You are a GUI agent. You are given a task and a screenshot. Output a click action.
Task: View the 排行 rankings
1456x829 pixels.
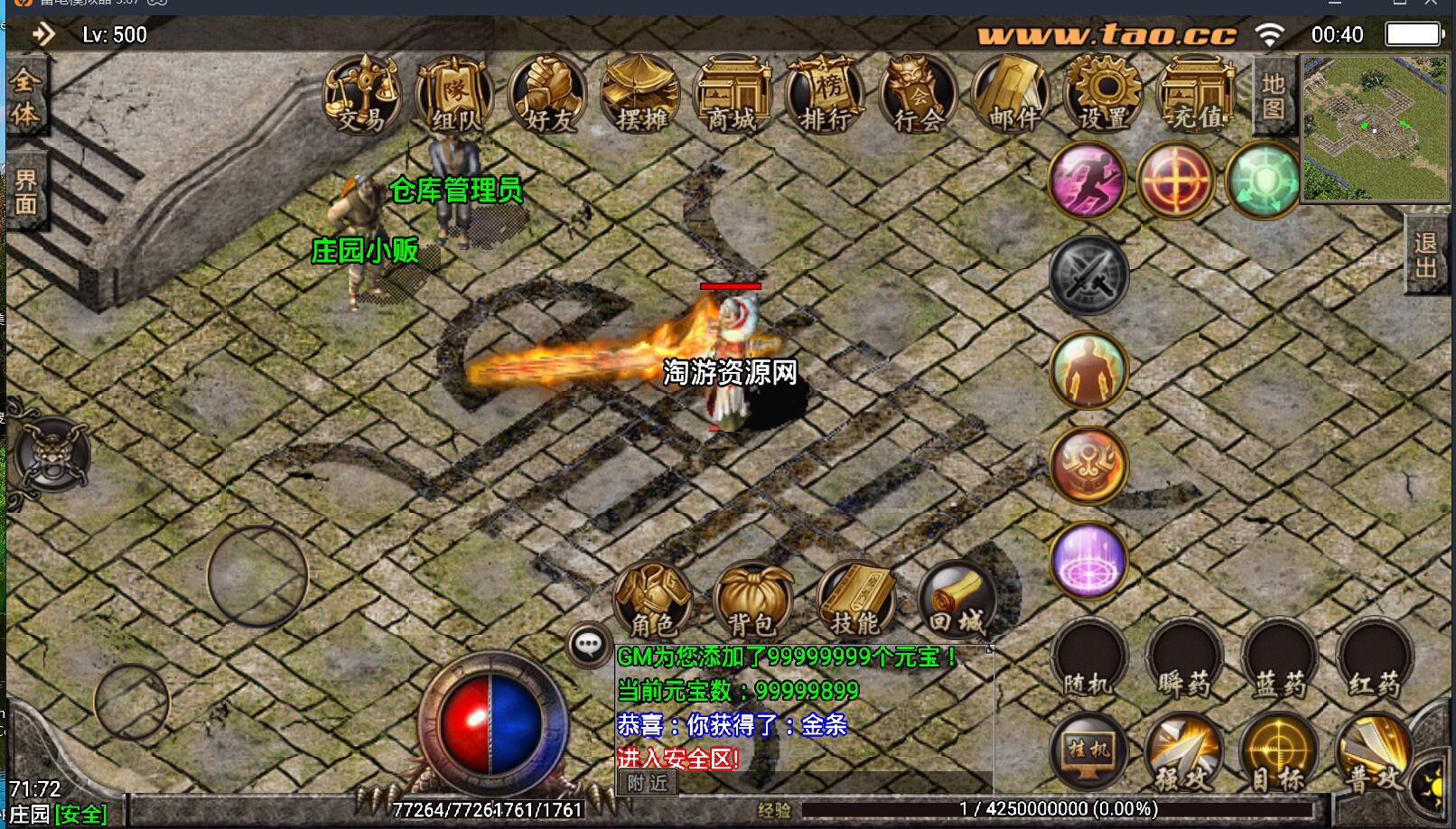pos(825,96)
